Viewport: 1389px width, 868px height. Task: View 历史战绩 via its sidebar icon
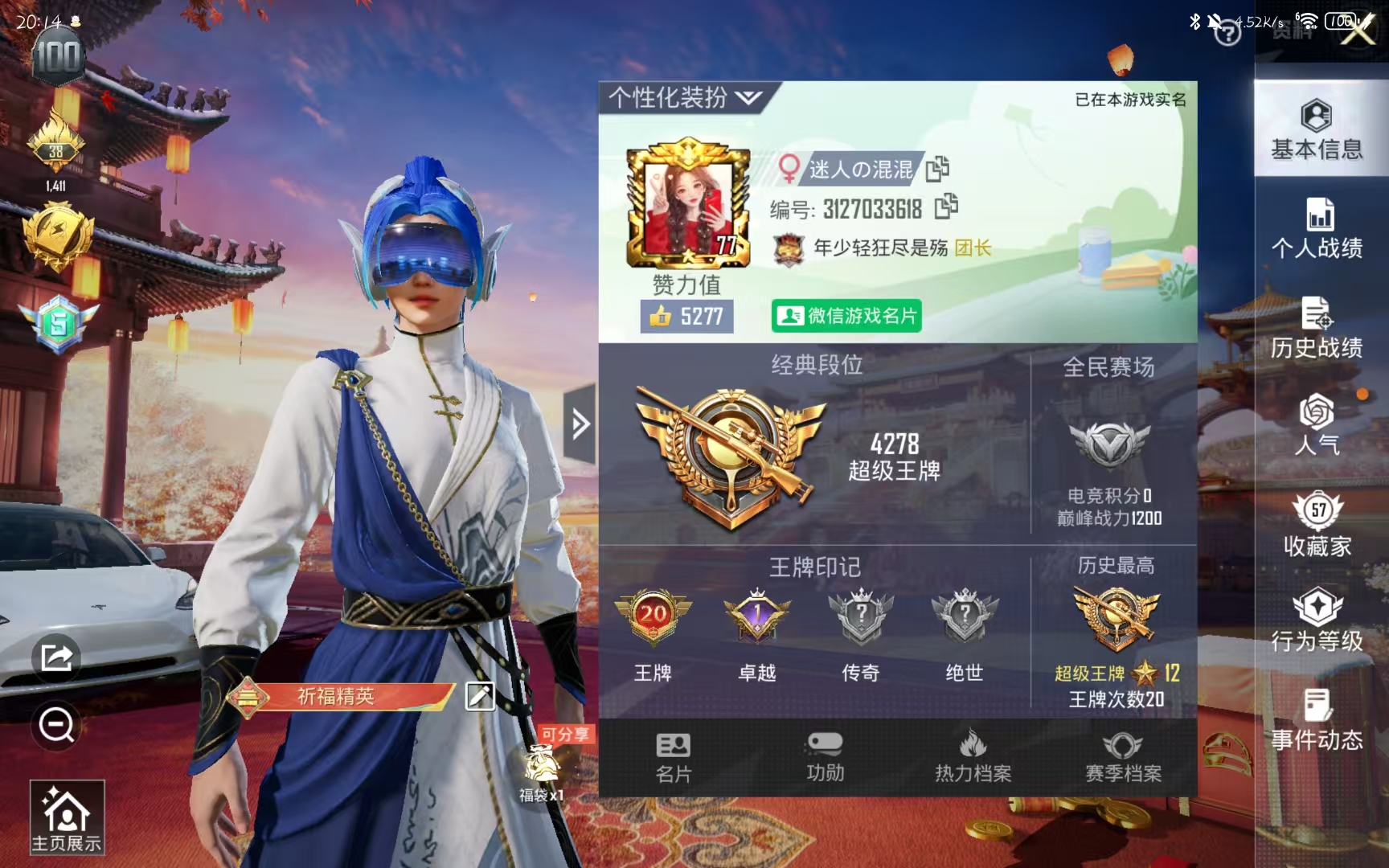(1318, 330)
